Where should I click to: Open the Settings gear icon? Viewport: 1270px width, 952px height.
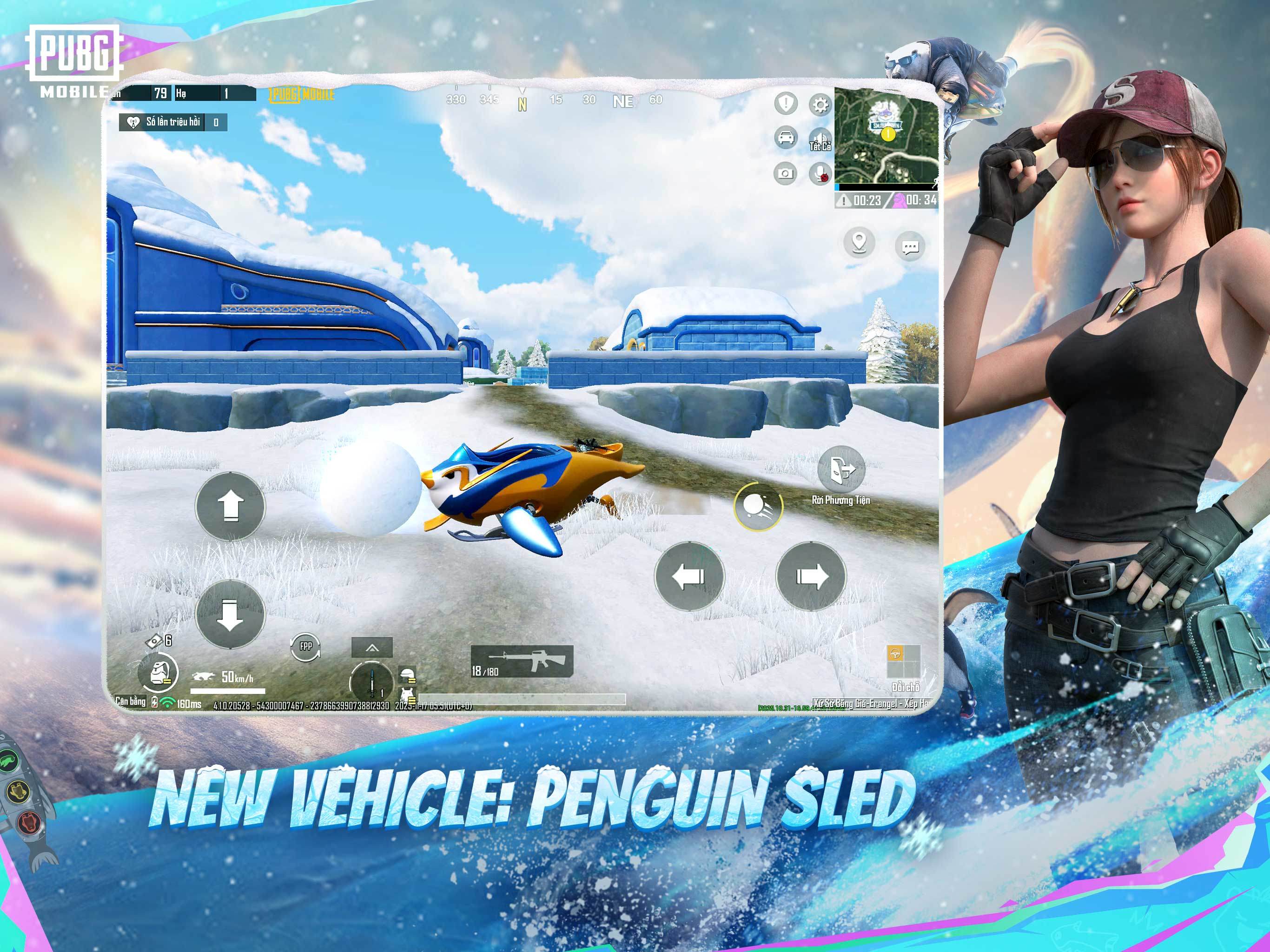point(820,105)
